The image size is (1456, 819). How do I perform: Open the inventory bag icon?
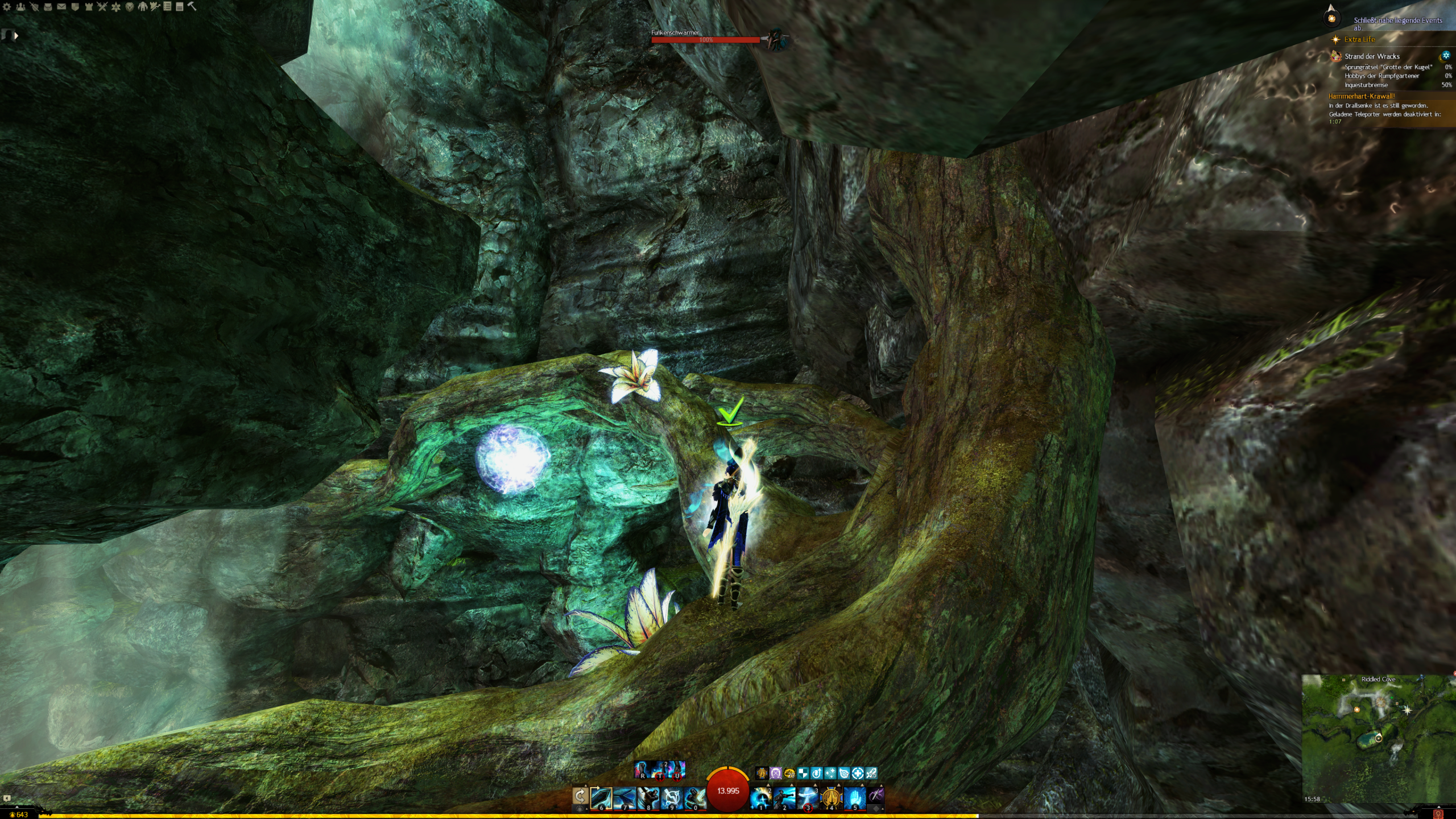coord(48,7)
